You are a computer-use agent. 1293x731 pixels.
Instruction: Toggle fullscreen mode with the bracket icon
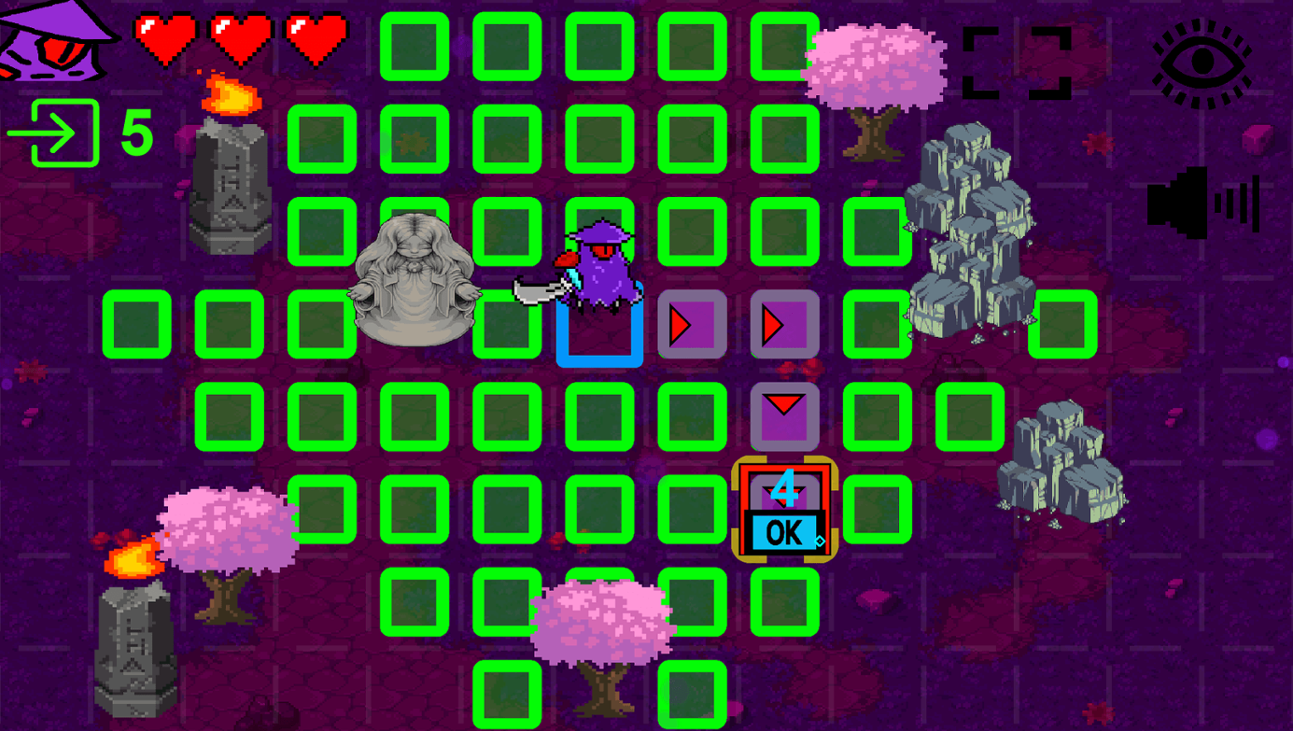pyautogui.click(x=1015, y=62)
